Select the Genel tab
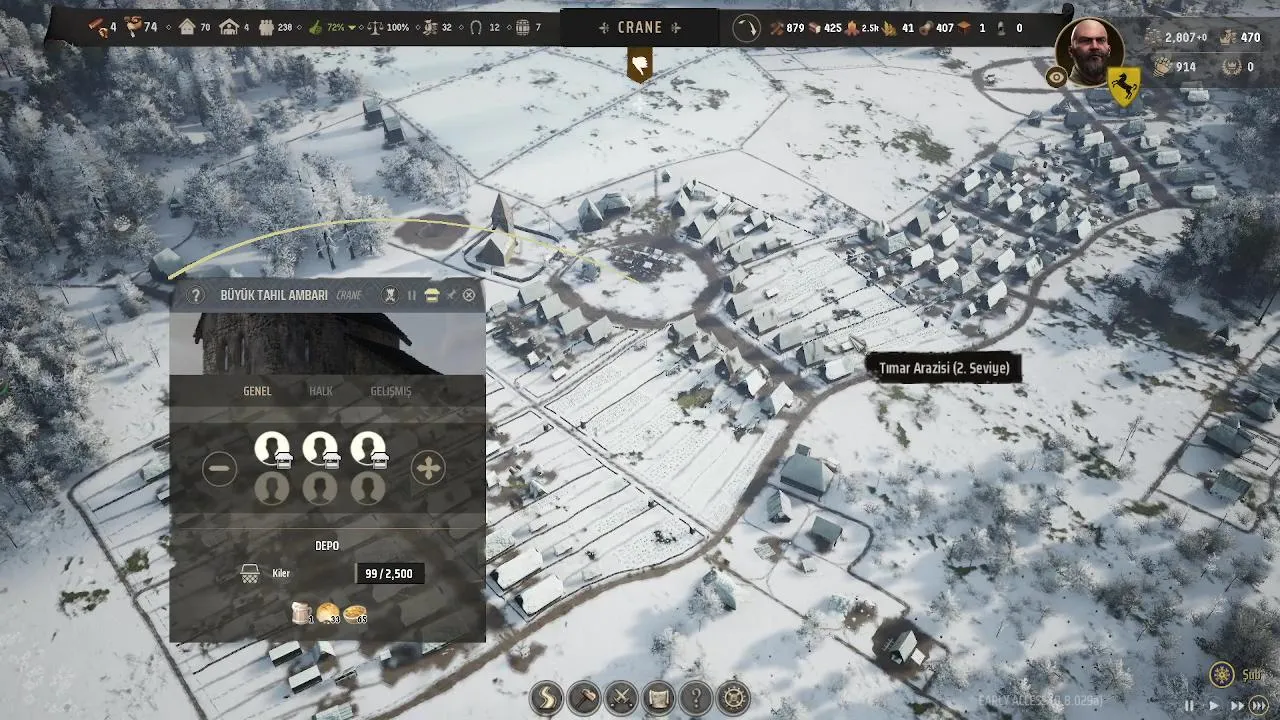This screenshot has height=720, width=1280. [x=257, y=391]
